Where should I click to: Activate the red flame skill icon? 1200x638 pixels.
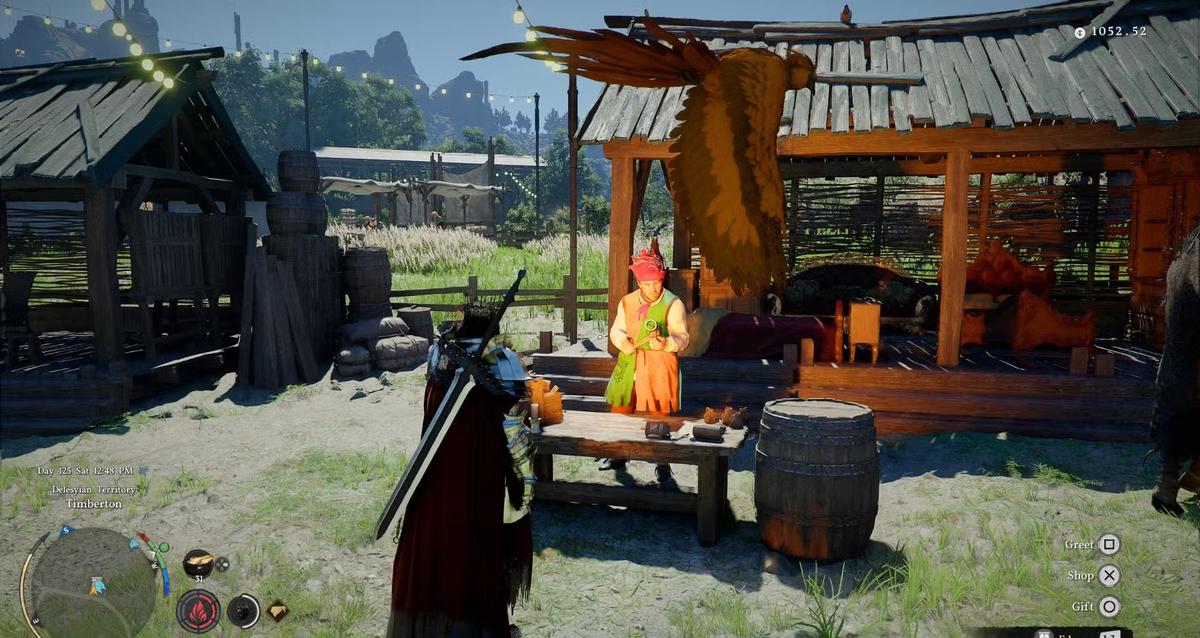point(198,611)
